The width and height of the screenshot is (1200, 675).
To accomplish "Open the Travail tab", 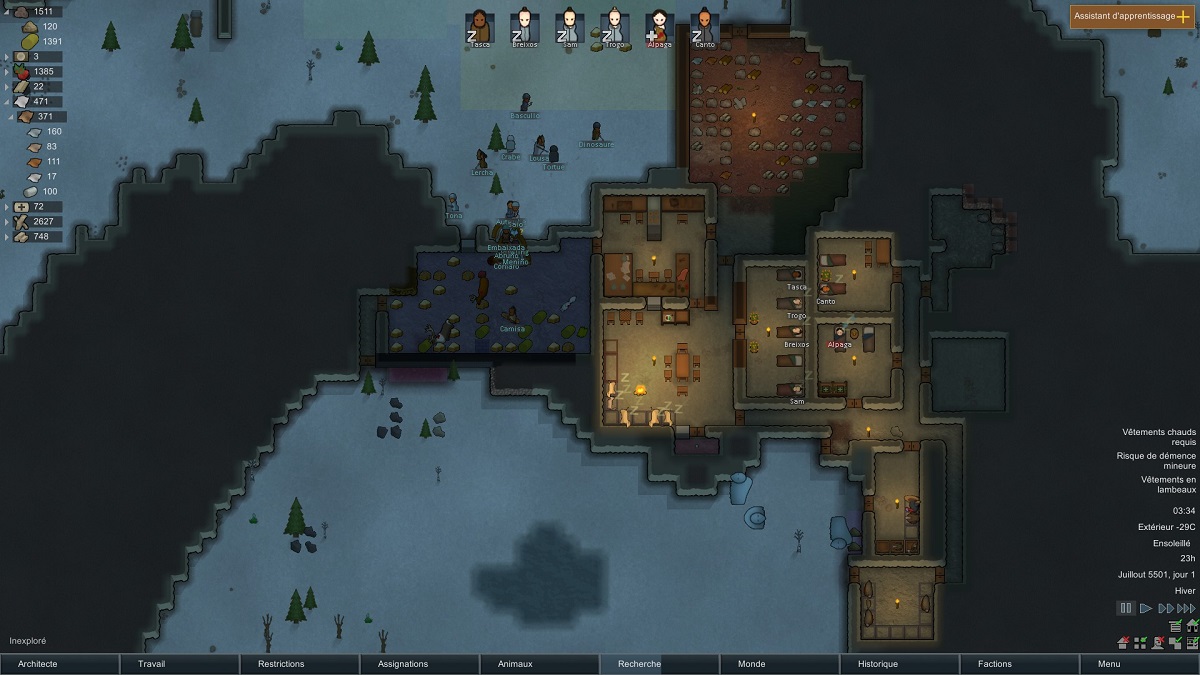I will 180,664.
